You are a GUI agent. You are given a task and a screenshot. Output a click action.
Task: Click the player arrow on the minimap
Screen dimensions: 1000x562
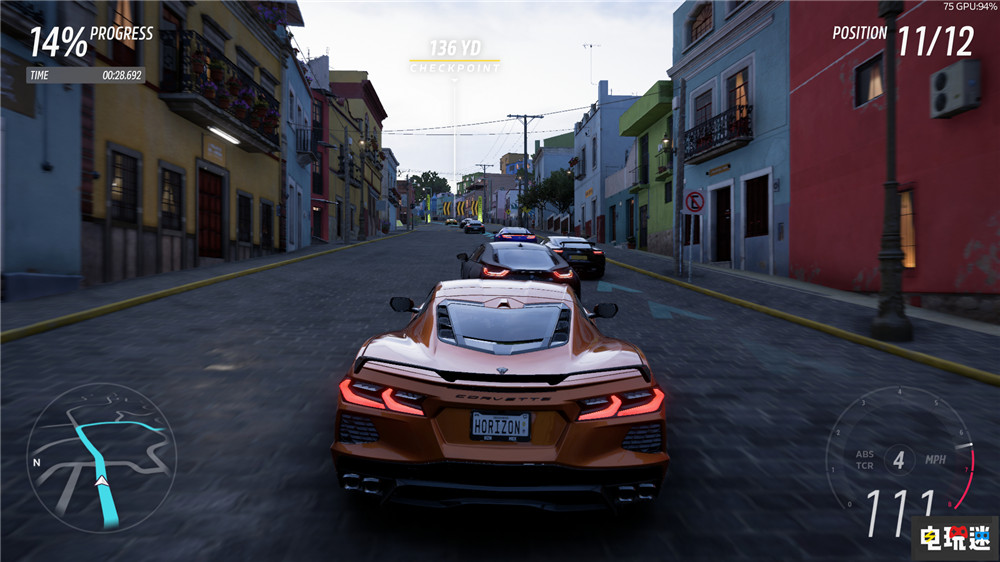tap(101, 481)
